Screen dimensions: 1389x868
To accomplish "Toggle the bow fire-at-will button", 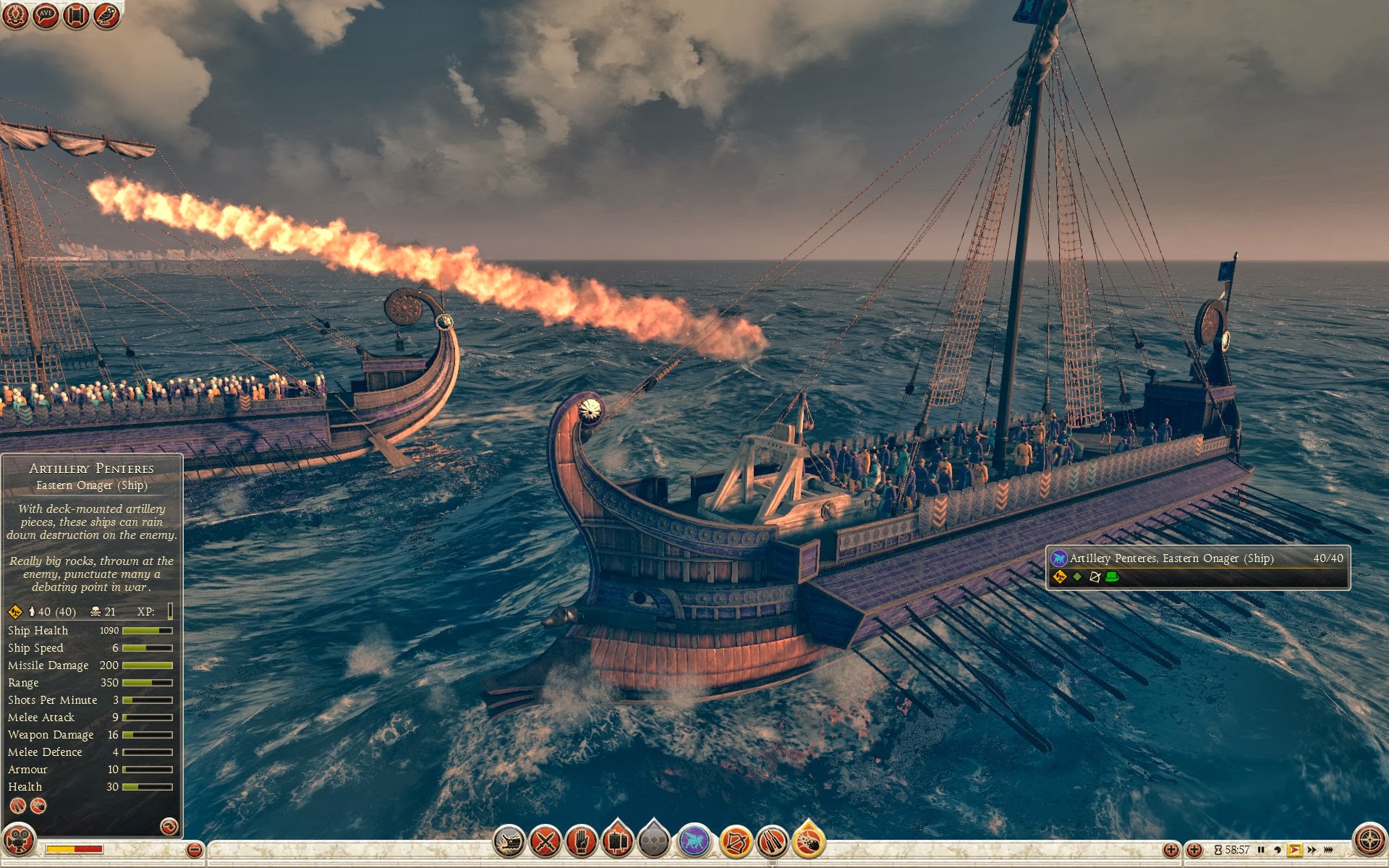I will tap(735, 841).
